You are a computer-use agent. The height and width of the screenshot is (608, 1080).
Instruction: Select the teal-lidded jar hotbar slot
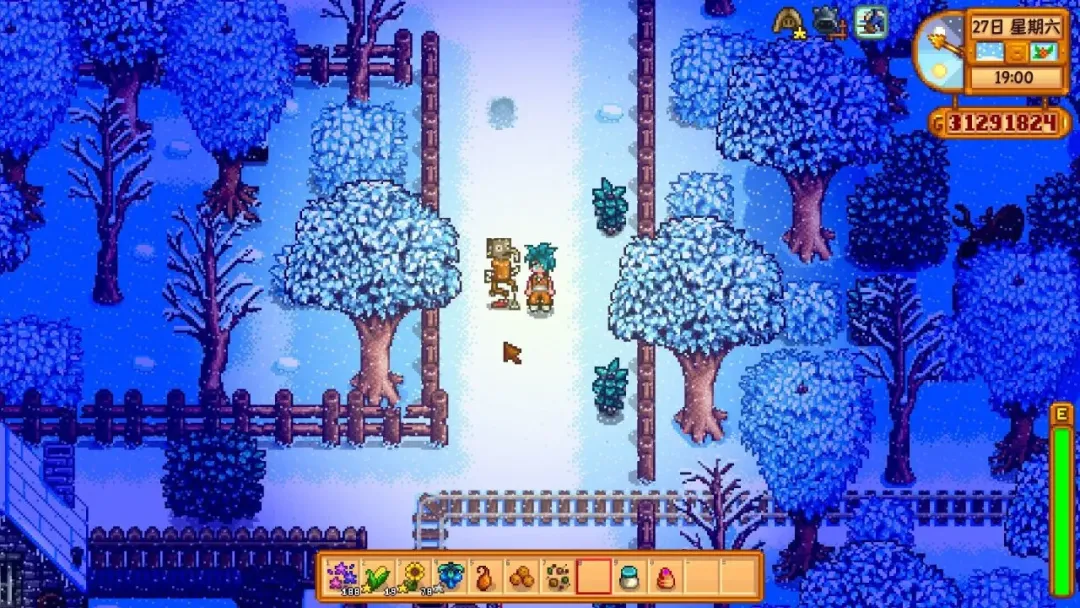[x=628, y=577]
